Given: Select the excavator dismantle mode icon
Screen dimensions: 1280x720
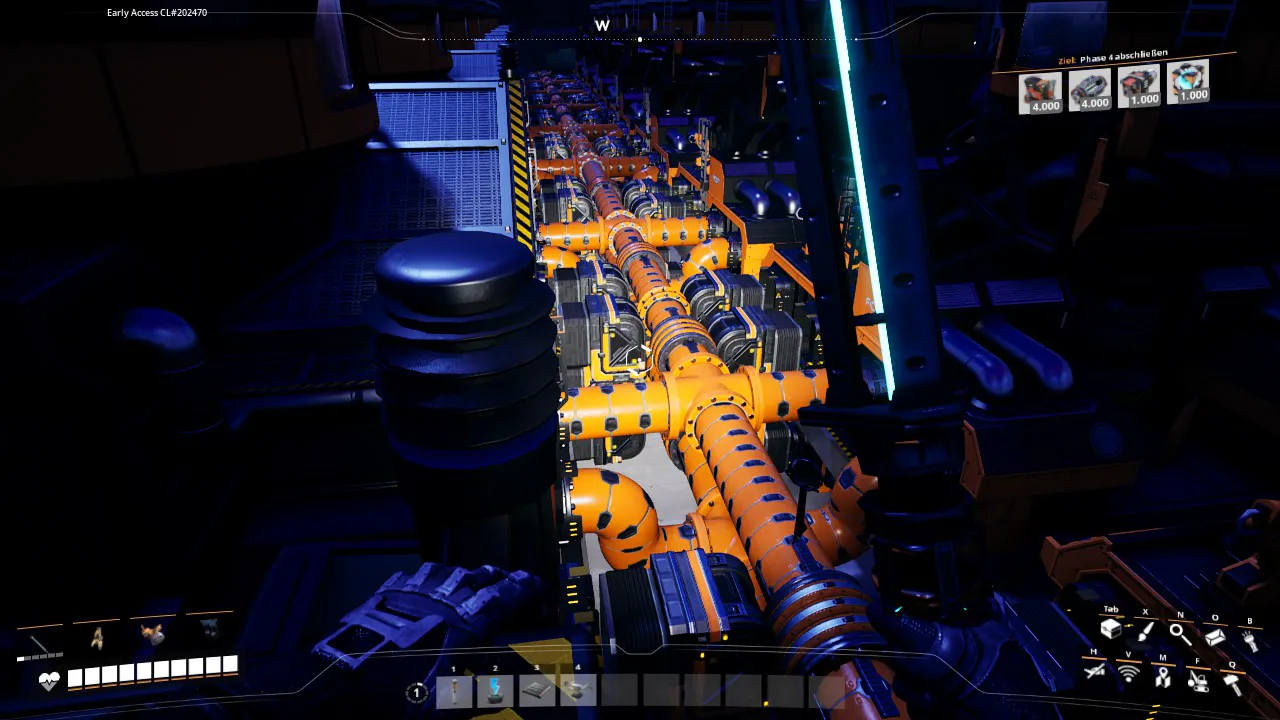Looking at the screenshot, I should 1197,681.
